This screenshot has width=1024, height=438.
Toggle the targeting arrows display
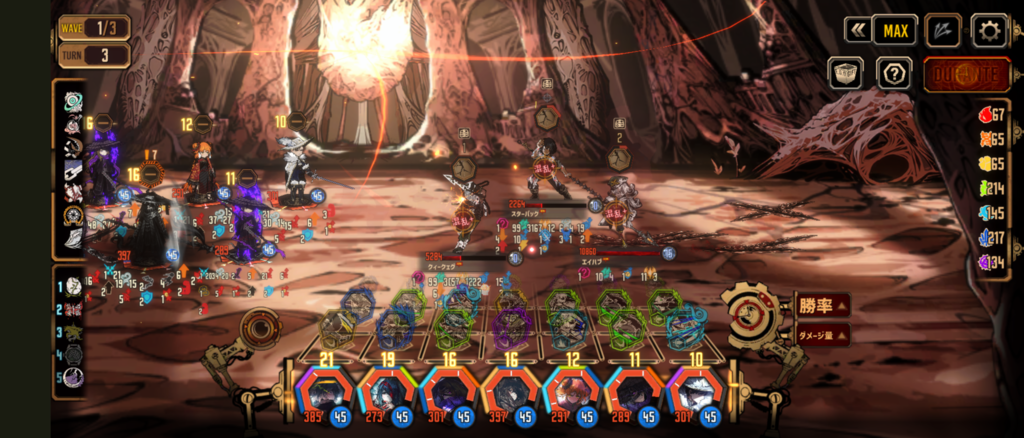(942, 30)
